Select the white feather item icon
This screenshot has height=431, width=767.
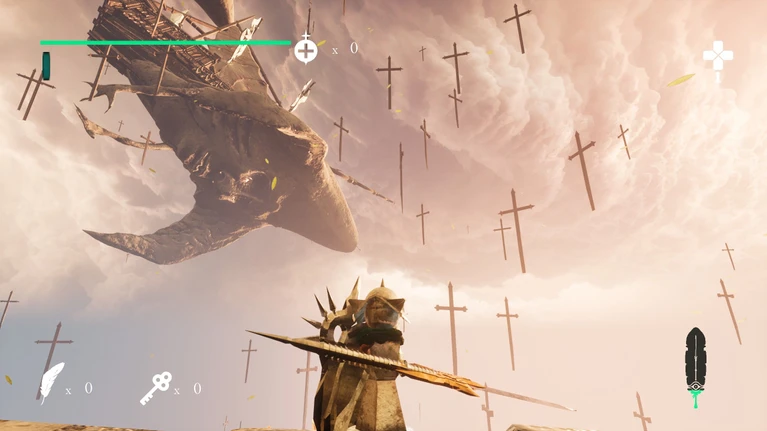click(x=51, y=381)
